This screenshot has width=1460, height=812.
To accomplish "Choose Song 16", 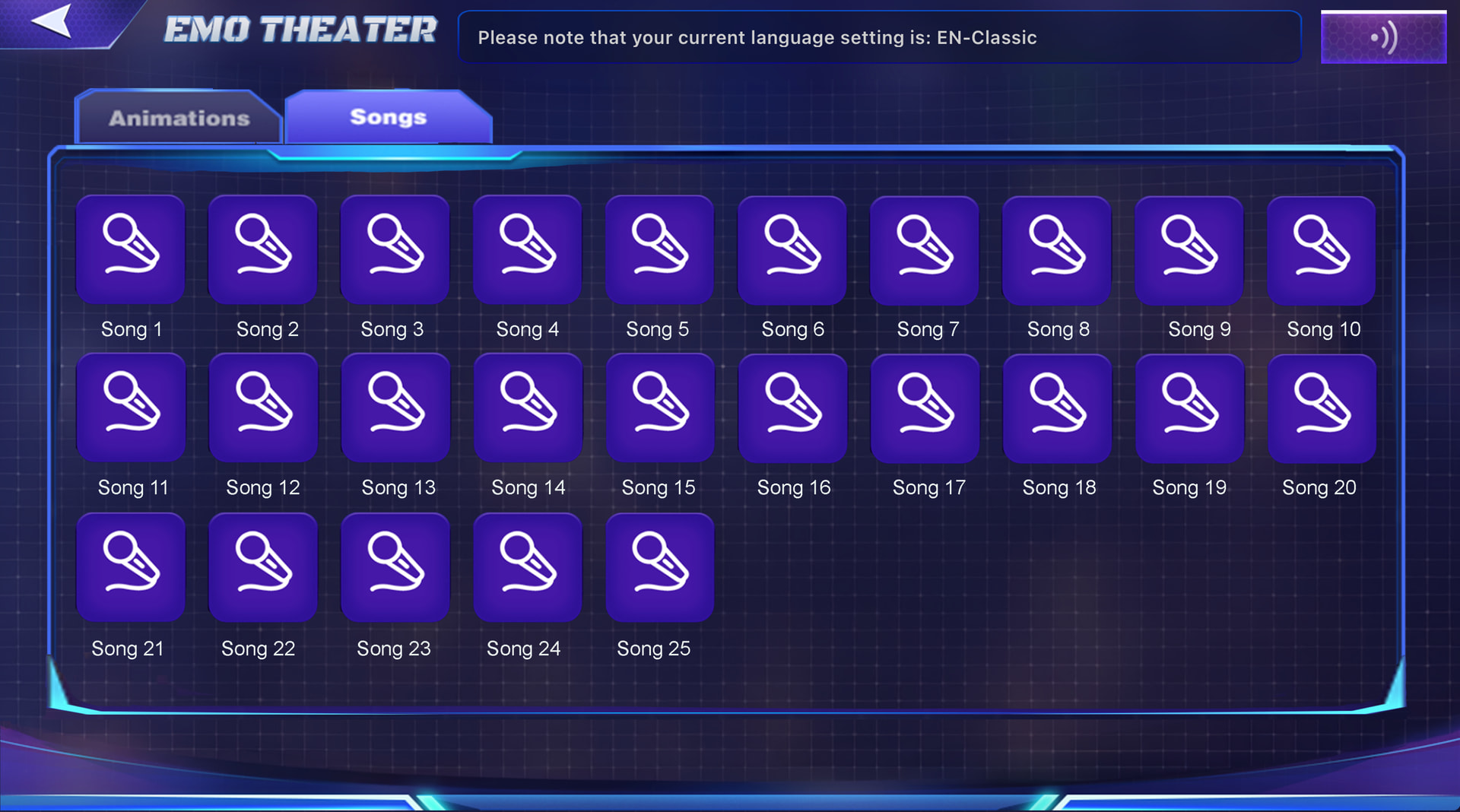I will pos(792,408).
